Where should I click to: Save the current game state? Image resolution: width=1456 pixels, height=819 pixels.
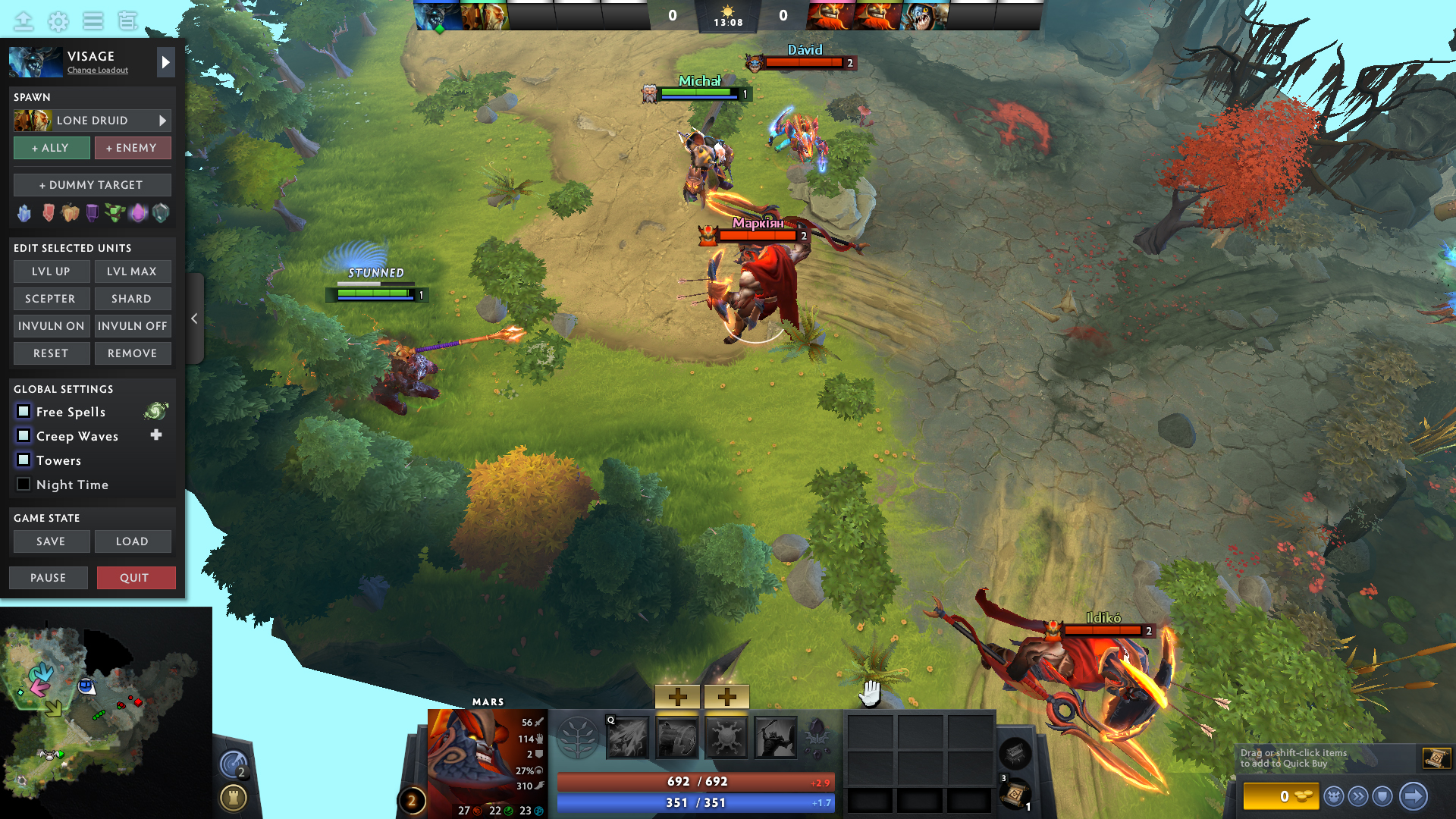(x=51, y=541)
